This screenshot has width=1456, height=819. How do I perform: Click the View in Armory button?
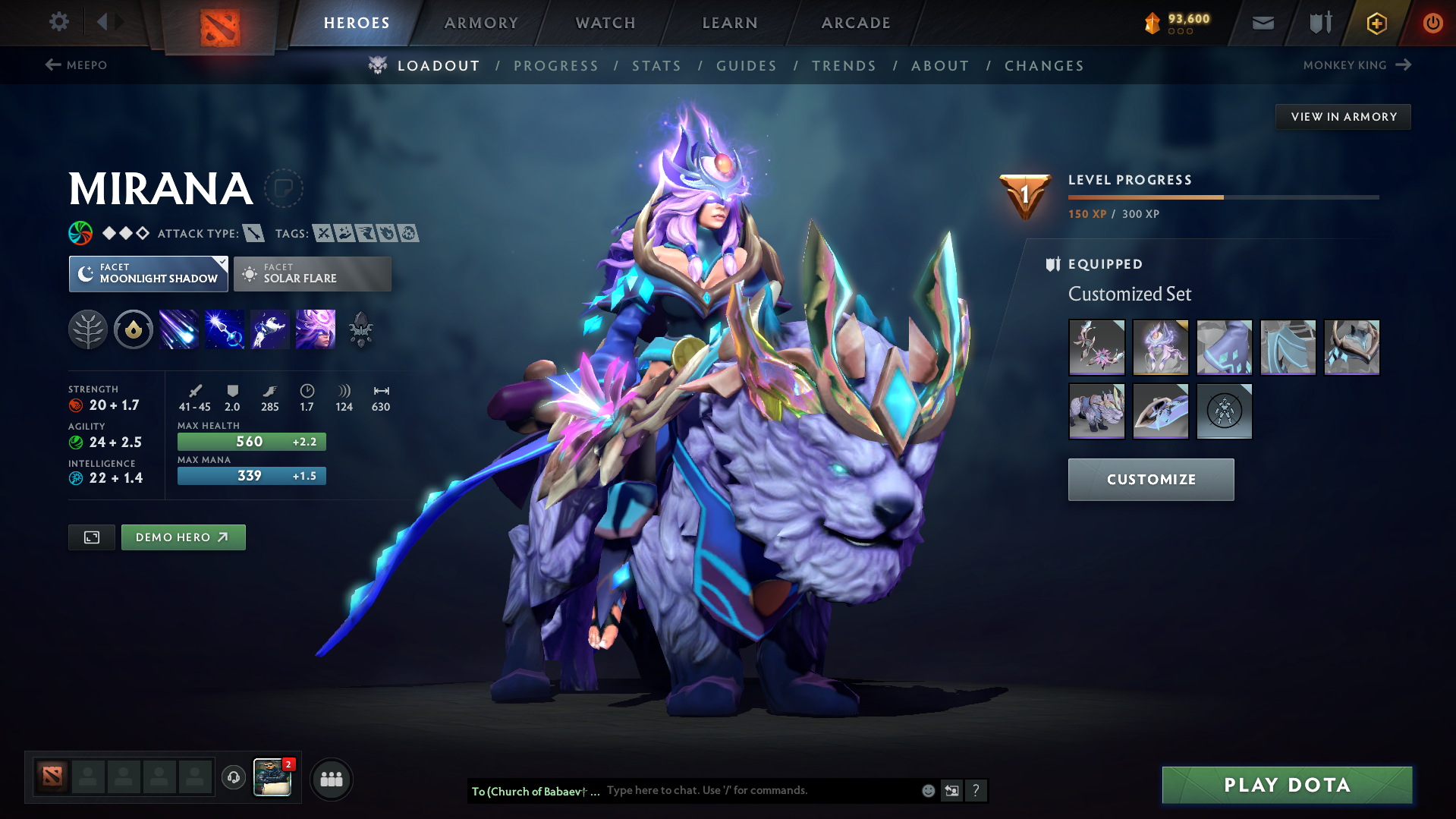pos(1343,116)
